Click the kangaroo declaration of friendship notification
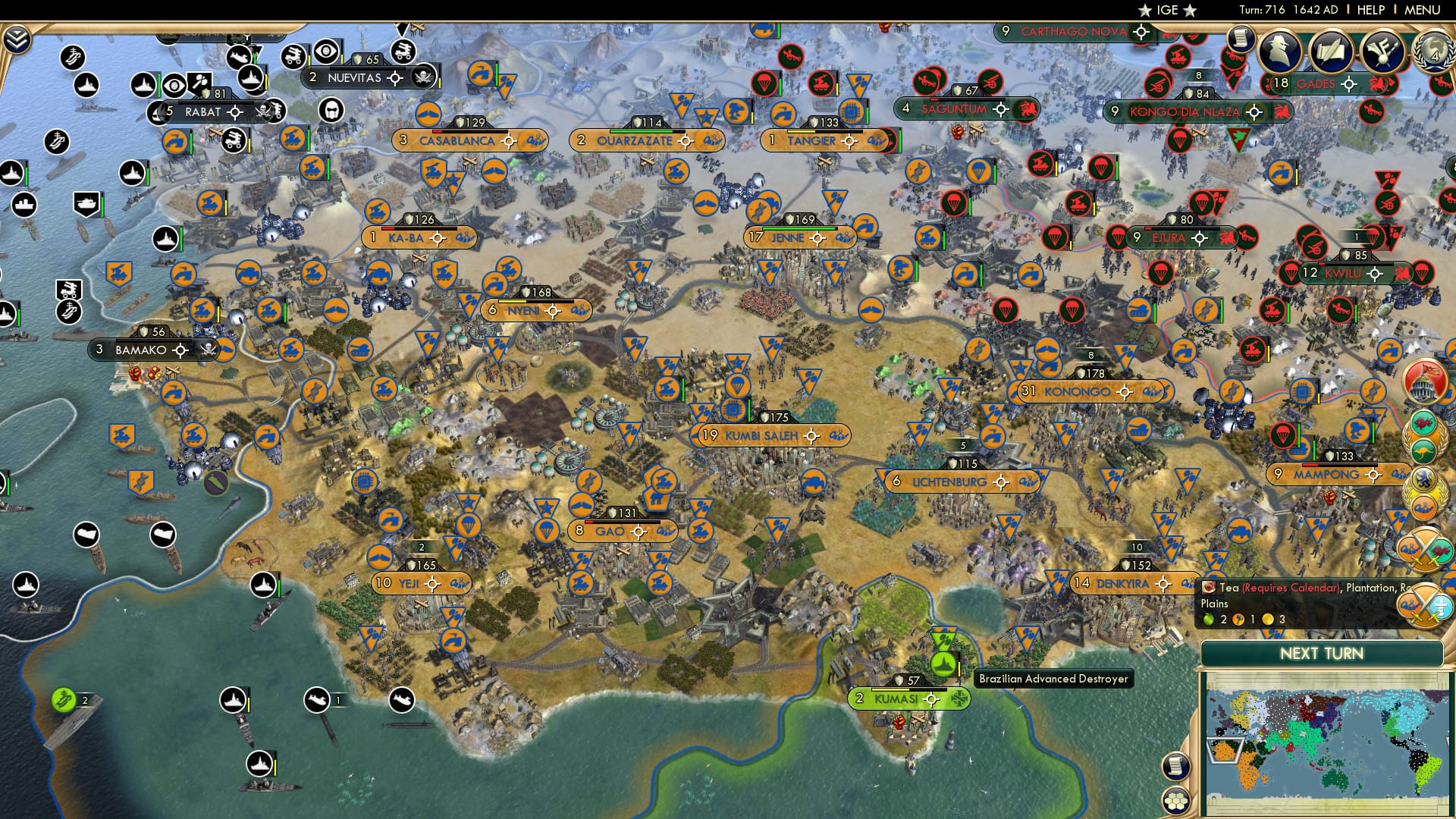 (x=1423, y=450)
